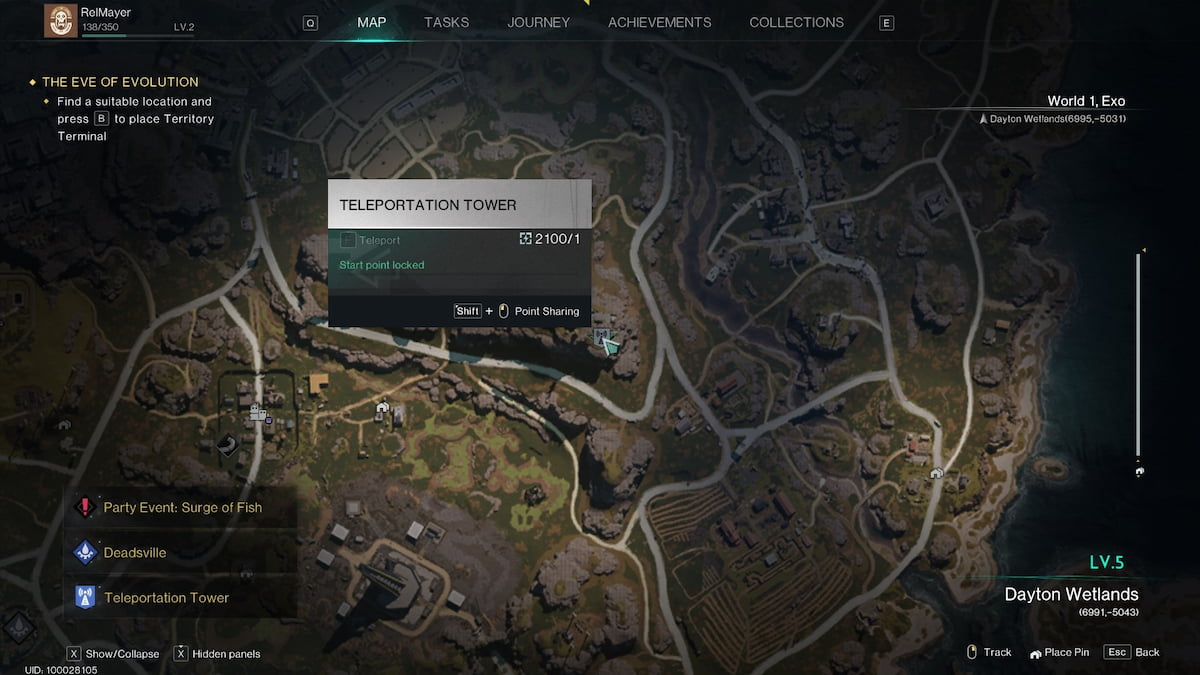Select the Teleportation Tower legend entry

[x=166, y=598]
